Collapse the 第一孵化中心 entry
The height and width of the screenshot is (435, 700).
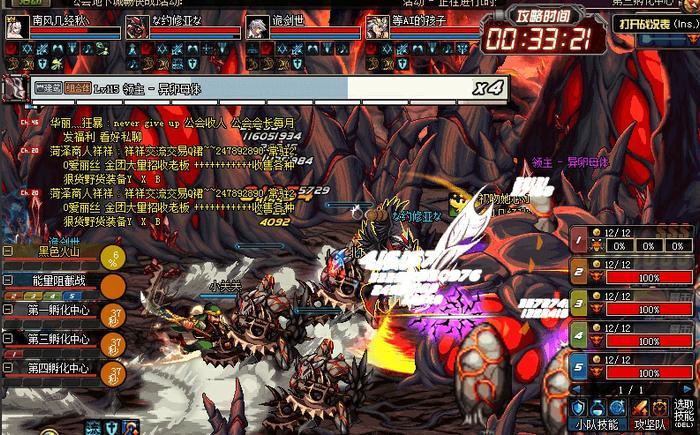tap(8, 310)
